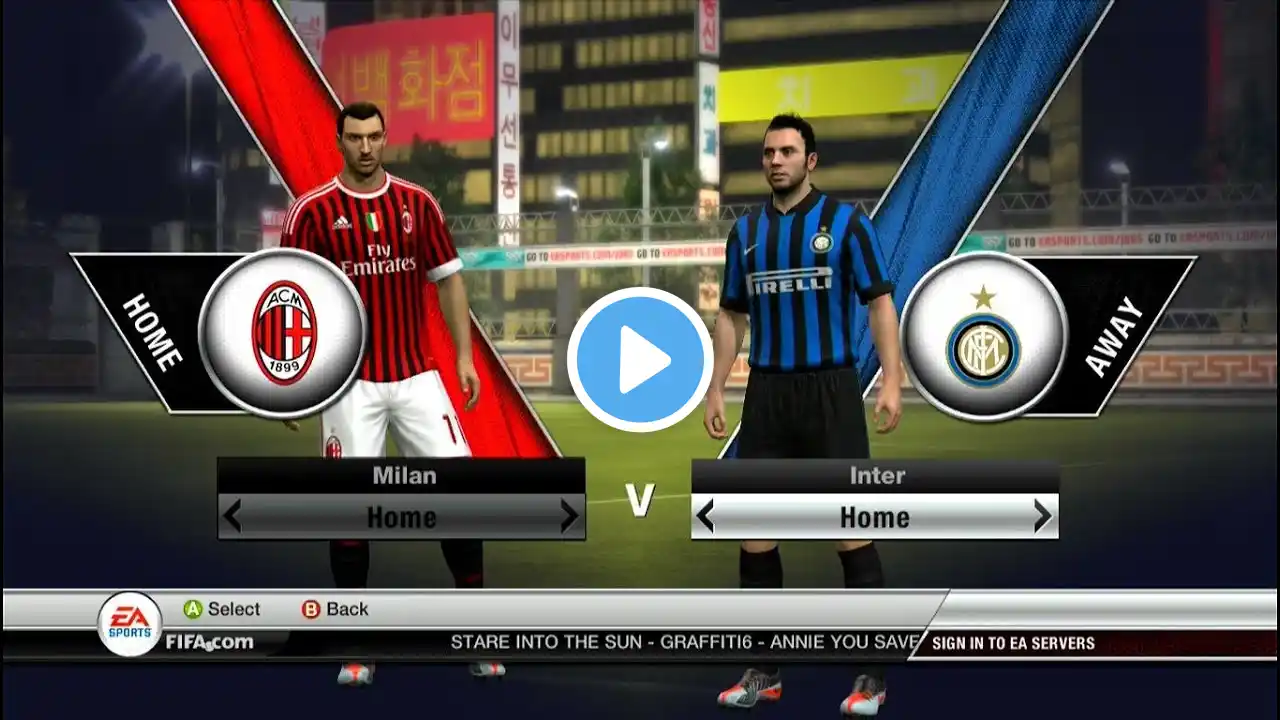Click the EA Sports logo
The image size is (1280, 720).
(x=130, y=624)
